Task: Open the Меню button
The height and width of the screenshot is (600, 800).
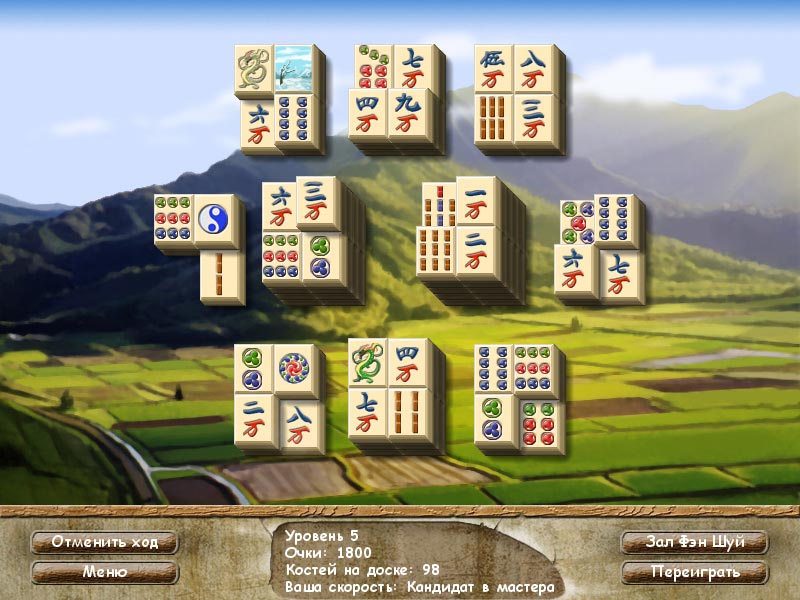Action: [104, 573]
